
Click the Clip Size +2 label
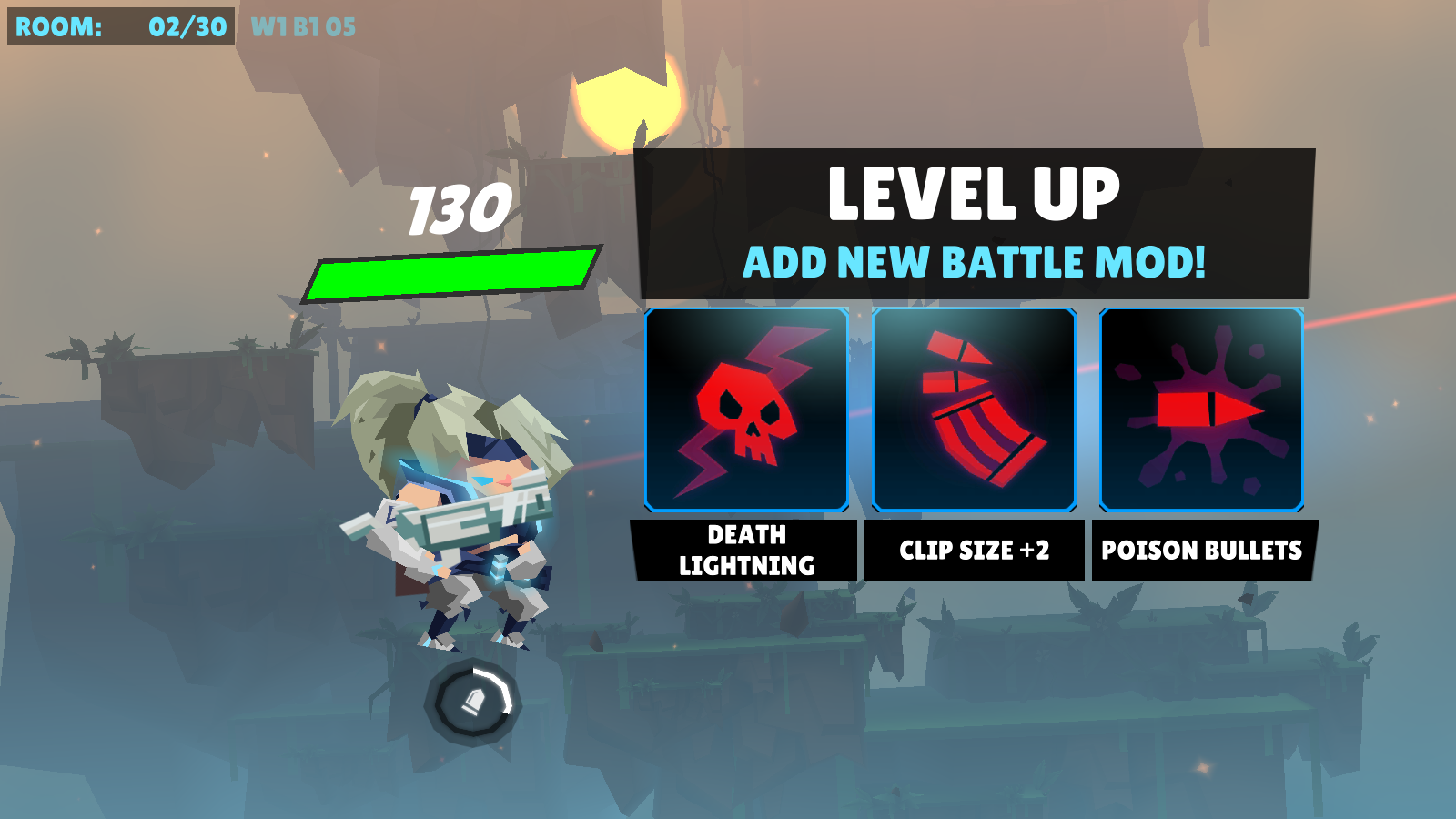coord(974,550)
